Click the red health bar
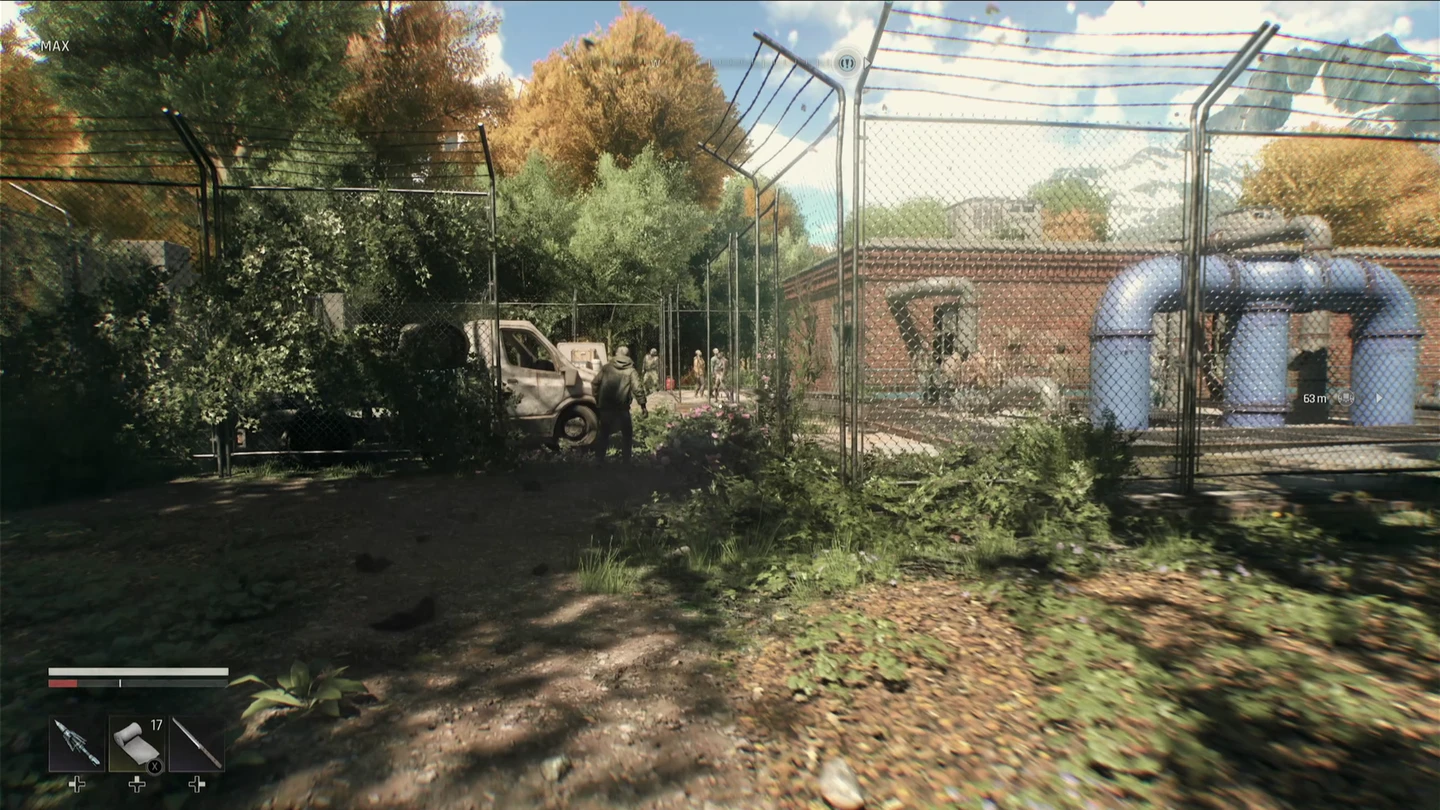The width and height of the screenshot is (1440, 810). (x=63, y=683)
